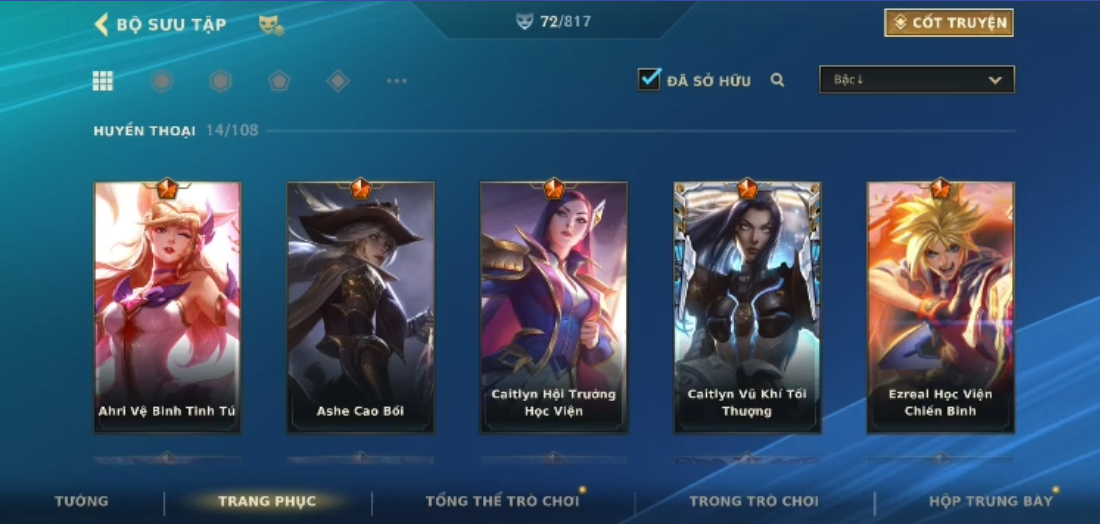Image resolution: width=1100 pixels, height=524 pixels.
Task: Go back from Bộ Sưu Tập
Action: pos(101,24)
